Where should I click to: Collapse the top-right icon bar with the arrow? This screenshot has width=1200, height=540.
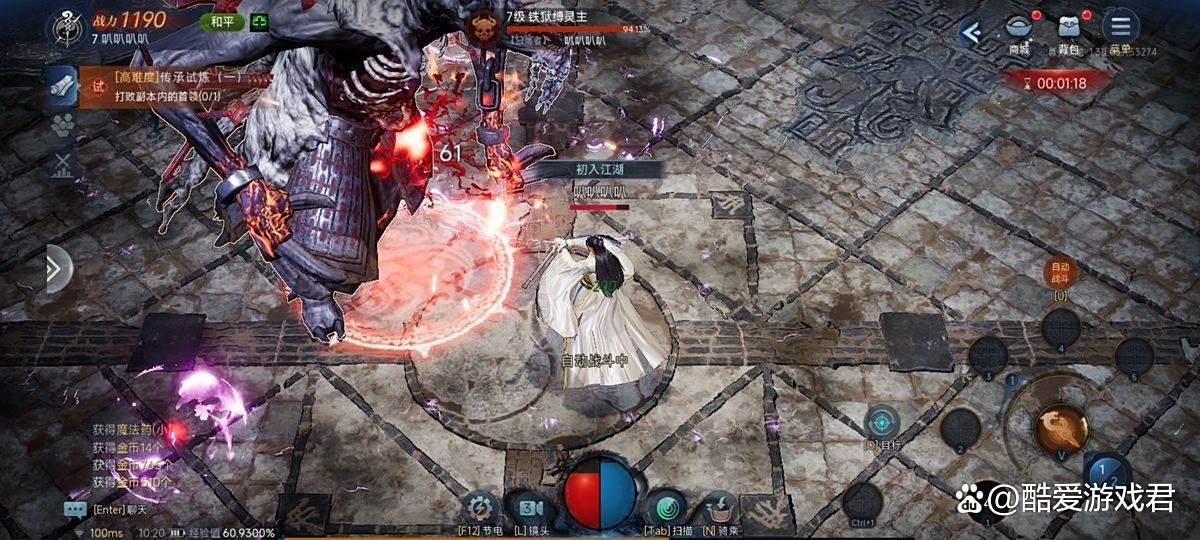pyautogui.click(x=969, y=33)
